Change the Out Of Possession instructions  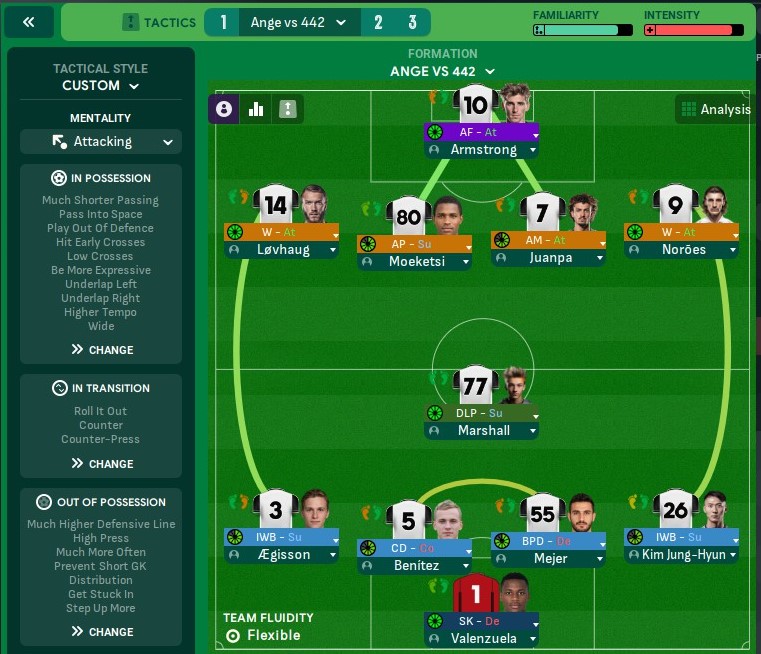coord(101,632)
